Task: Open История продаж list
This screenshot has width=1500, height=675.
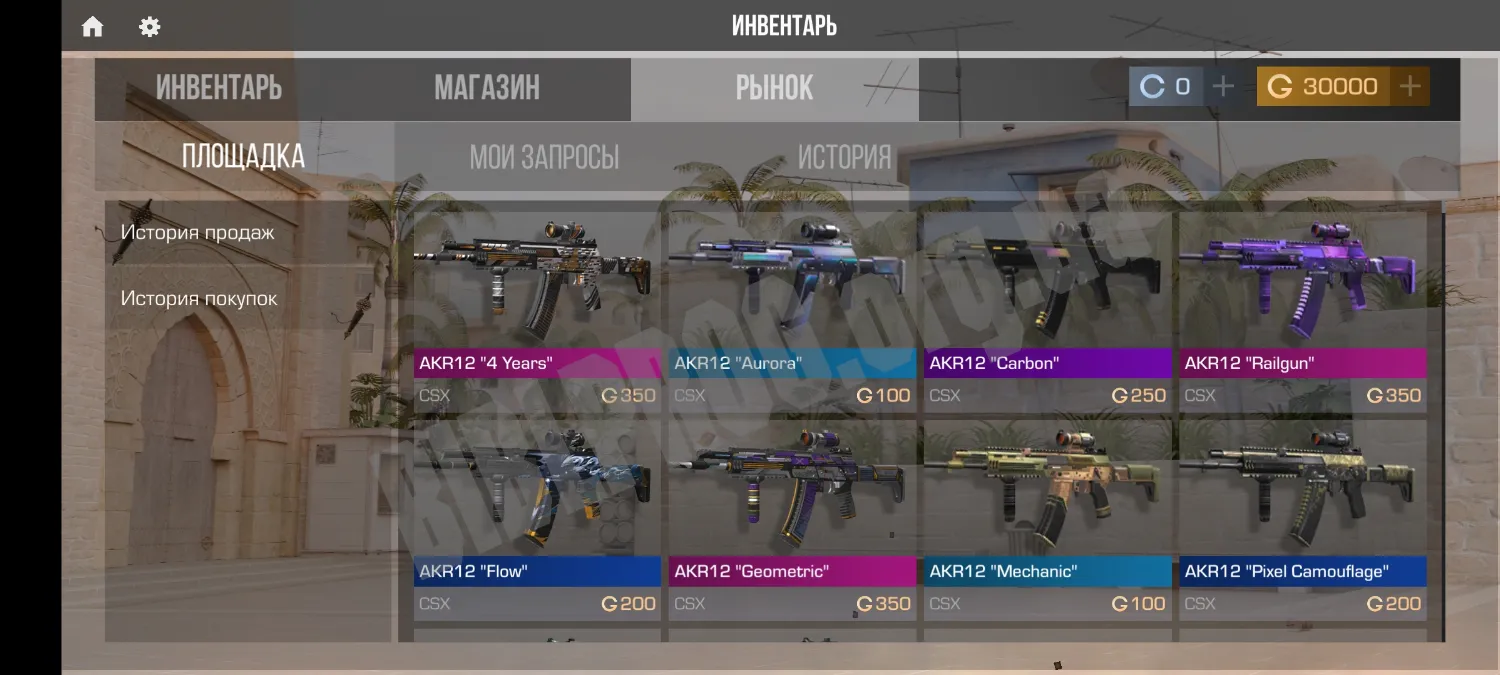Action: point(197,232)
